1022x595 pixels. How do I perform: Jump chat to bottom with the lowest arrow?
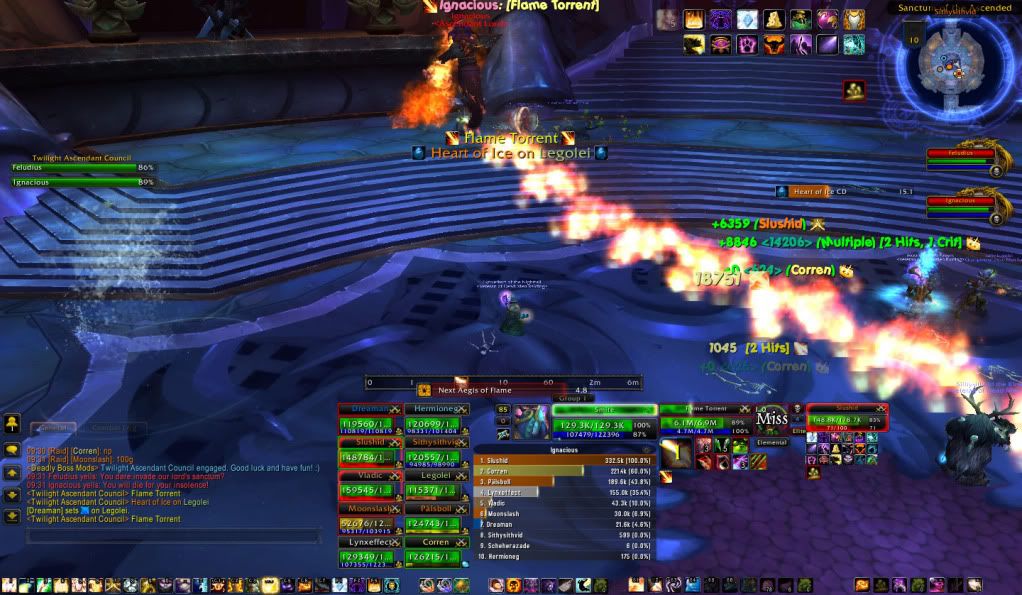coord(12,516)
